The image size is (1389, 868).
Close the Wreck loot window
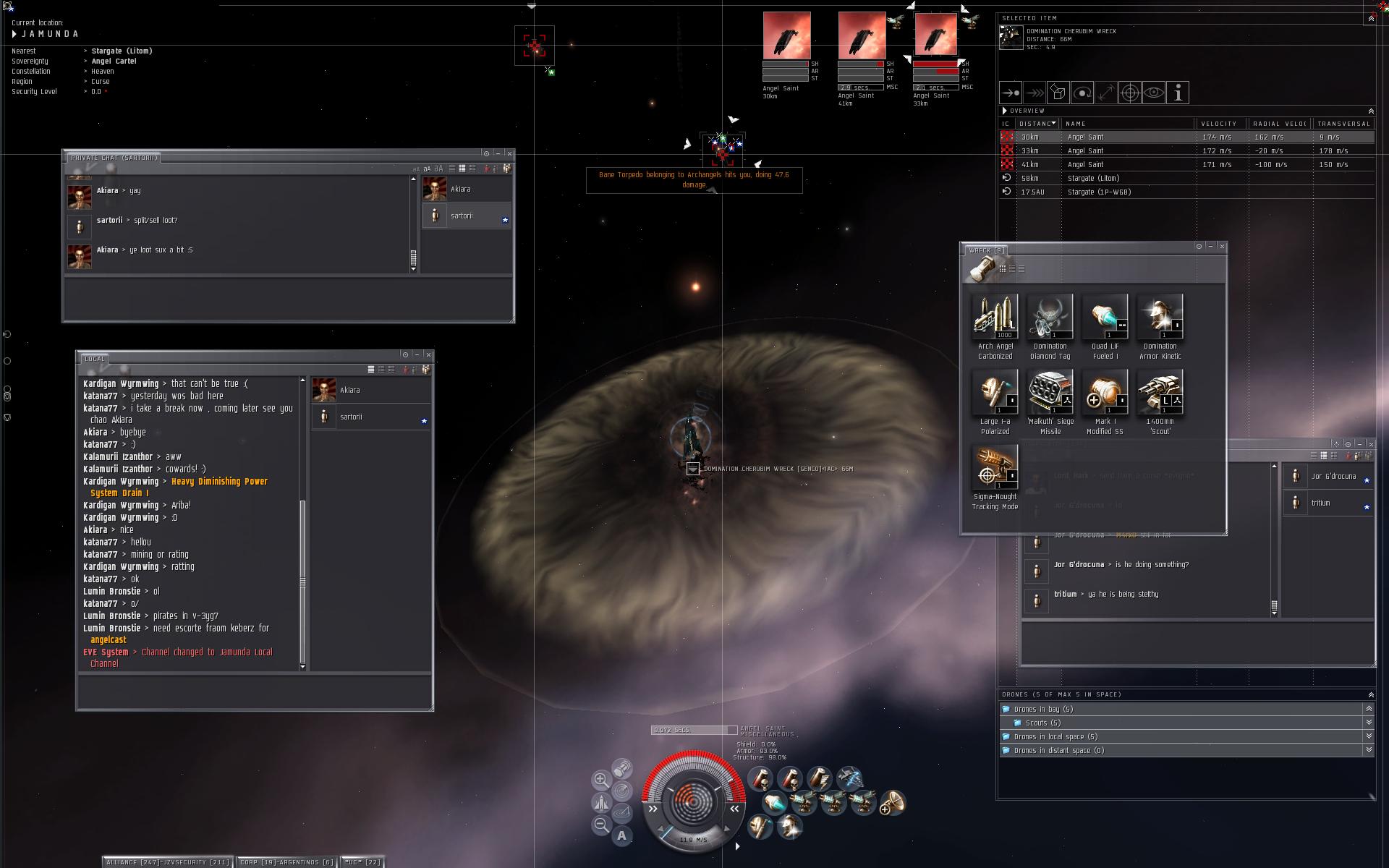pos(1222,247)
